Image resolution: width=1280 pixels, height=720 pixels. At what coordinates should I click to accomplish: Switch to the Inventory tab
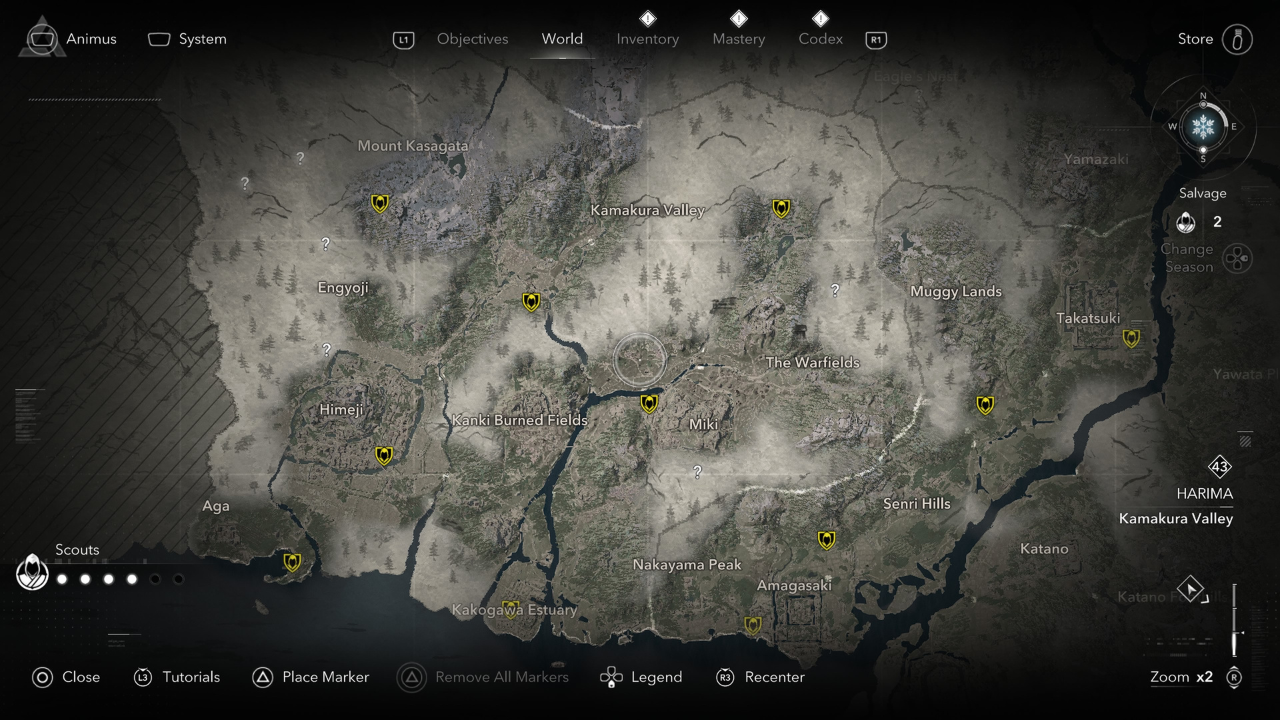tap(647, 38)
